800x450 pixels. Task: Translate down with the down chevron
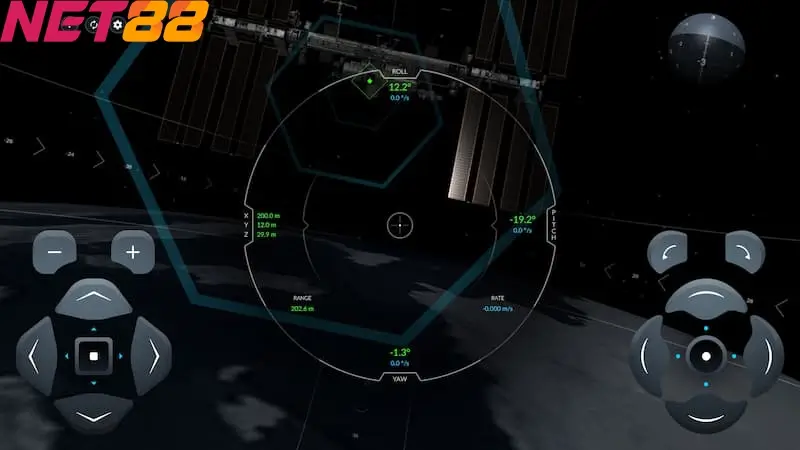(x=93, y=413)
